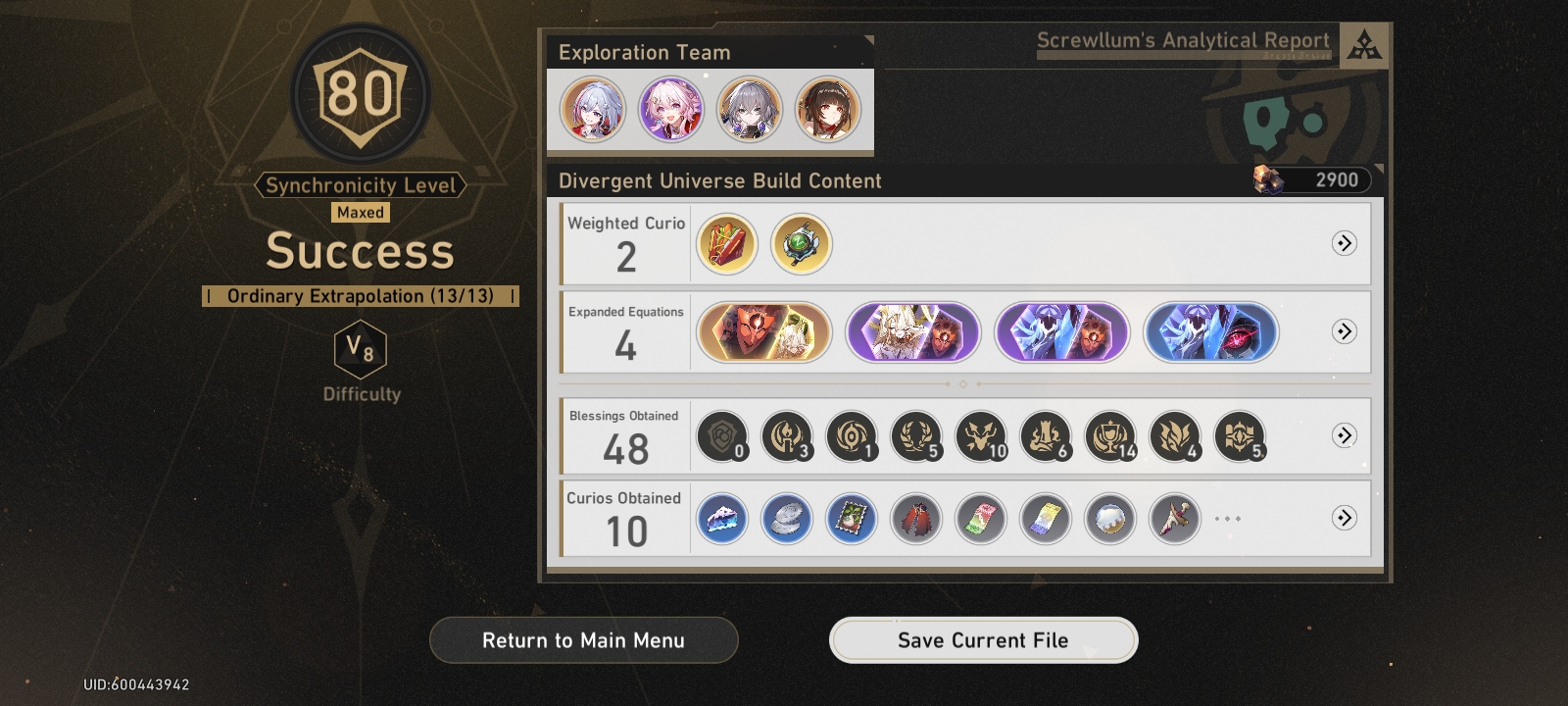Expand the Expanded Equations details arrow
The width and height of the screenshot is (1568, 706).
pos(1346,332)
